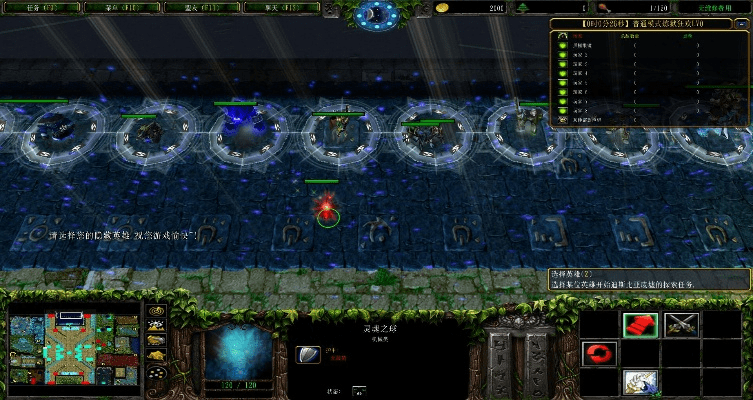Click on the minimap

(x=74, y=343)
